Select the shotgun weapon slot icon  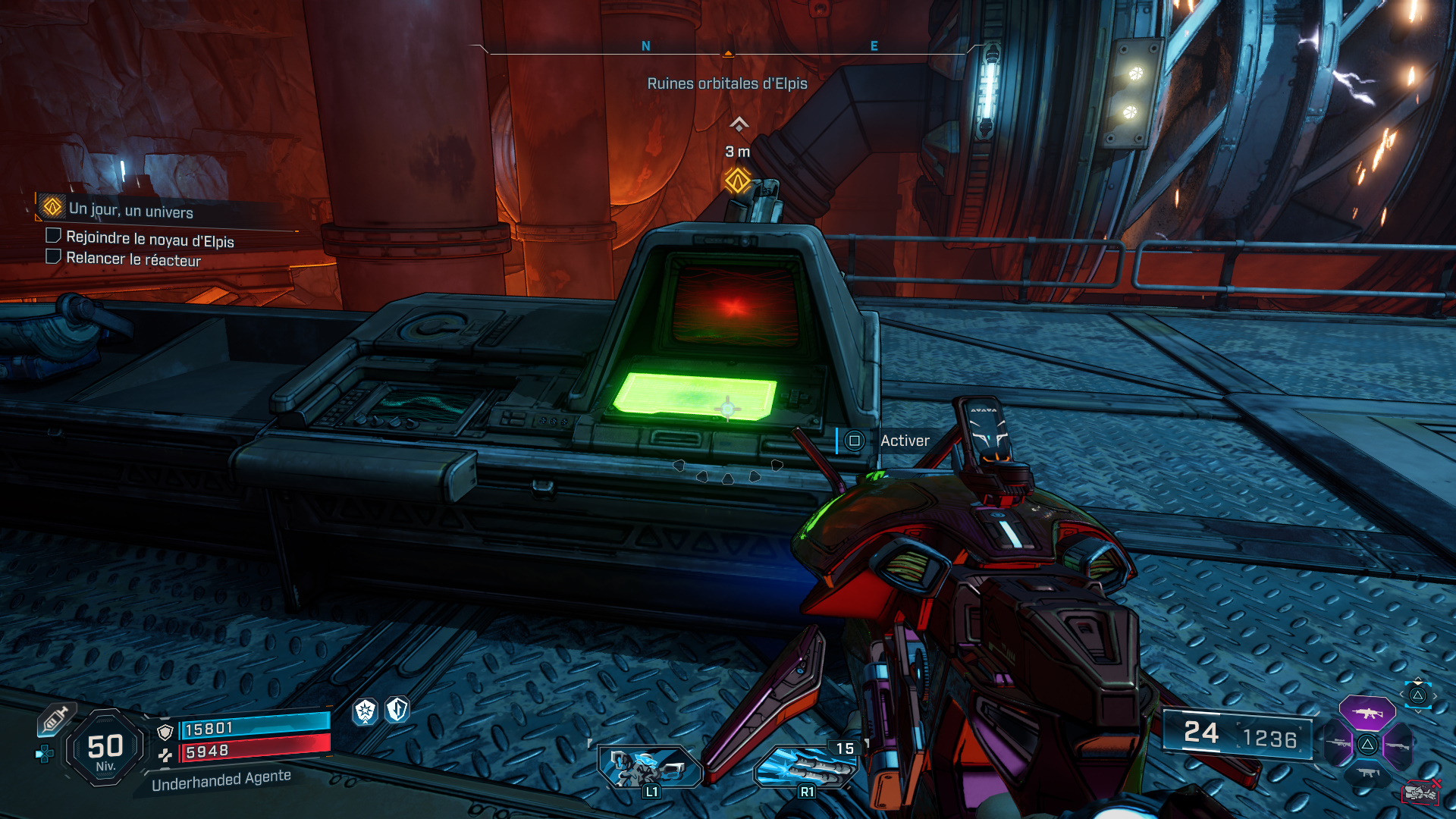1398,745
